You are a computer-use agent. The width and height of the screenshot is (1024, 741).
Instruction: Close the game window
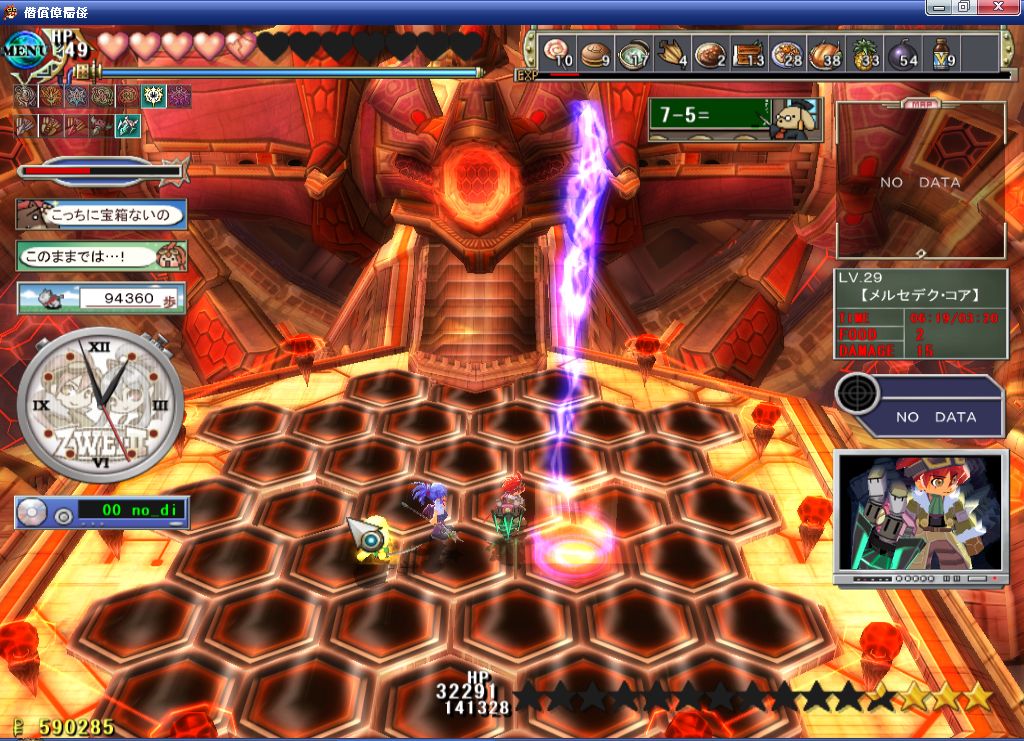click(x=1007, y=7)
